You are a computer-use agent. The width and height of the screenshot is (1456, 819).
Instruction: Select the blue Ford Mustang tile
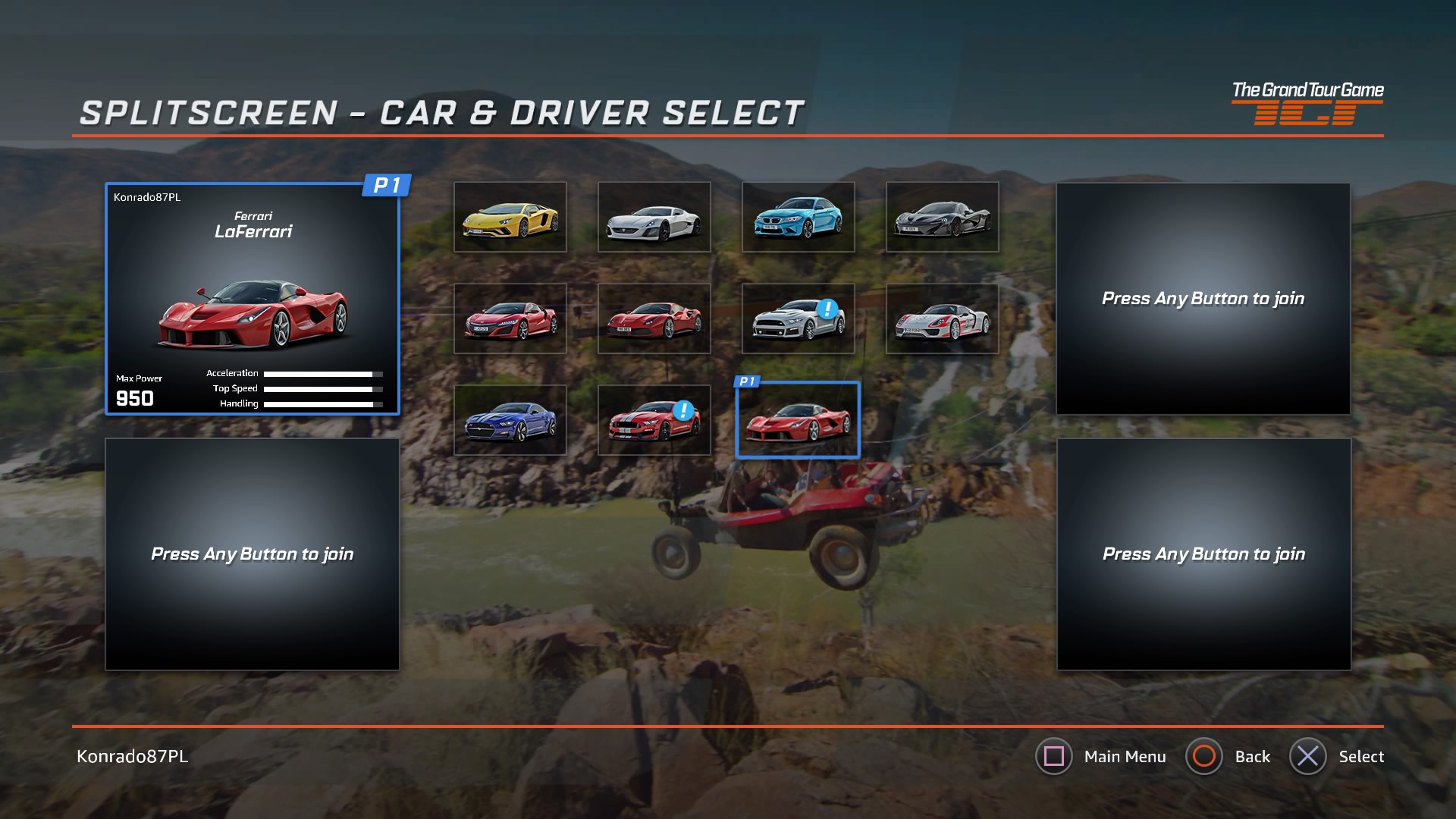[x=510, y=420]
